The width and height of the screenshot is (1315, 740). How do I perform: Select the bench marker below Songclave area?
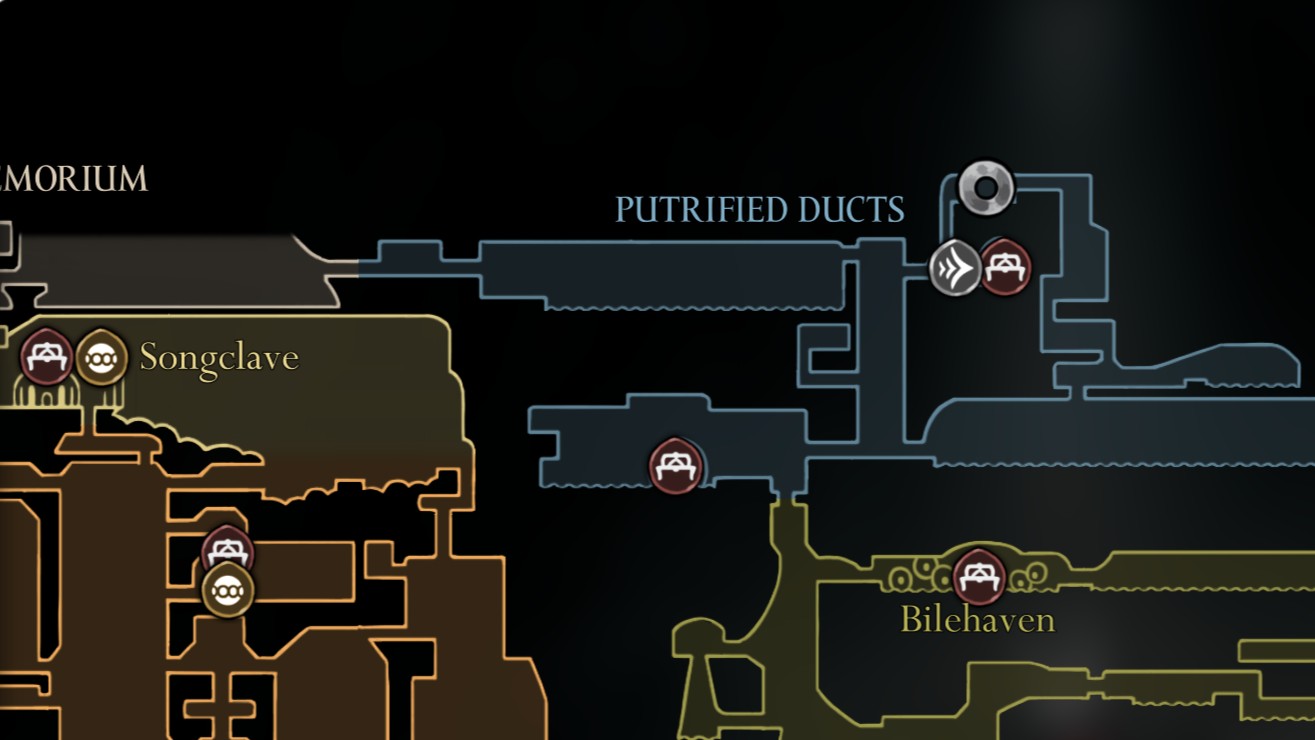(x=226, y=550)
